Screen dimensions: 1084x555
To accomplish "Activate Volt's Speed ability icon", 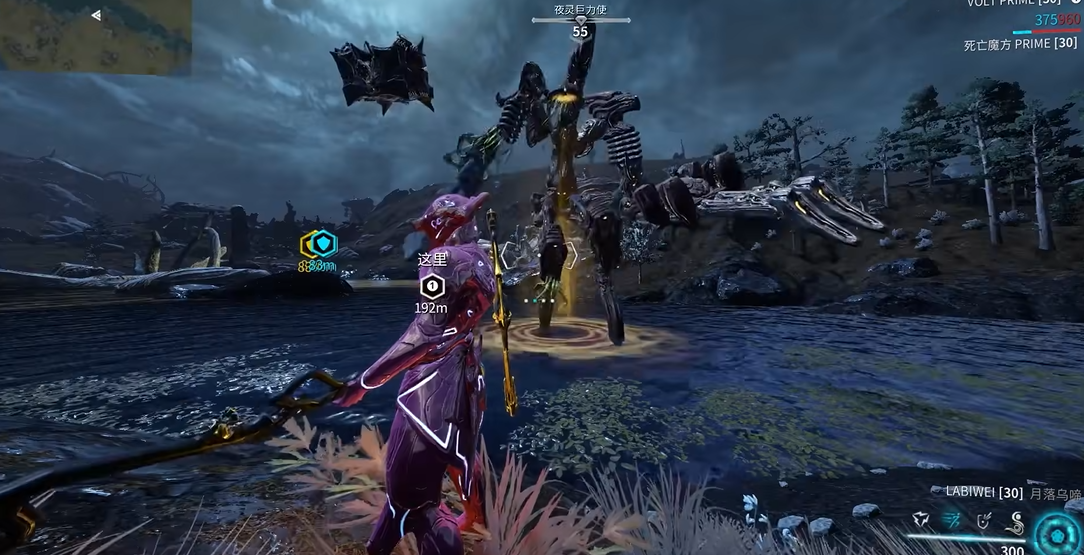I will [953, 520].
